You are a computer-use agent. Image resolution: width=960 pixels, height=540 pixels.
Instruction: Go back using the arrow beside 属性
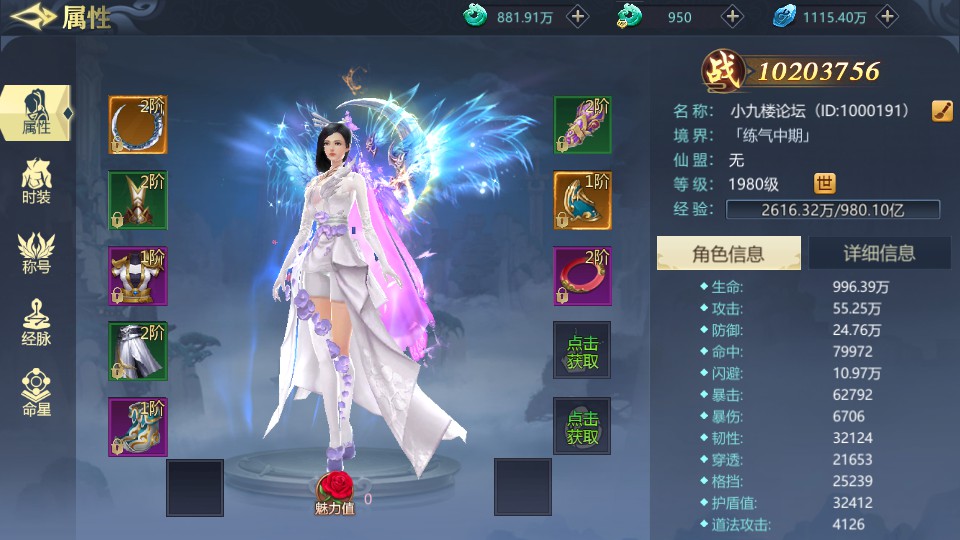tap(30, 17)
